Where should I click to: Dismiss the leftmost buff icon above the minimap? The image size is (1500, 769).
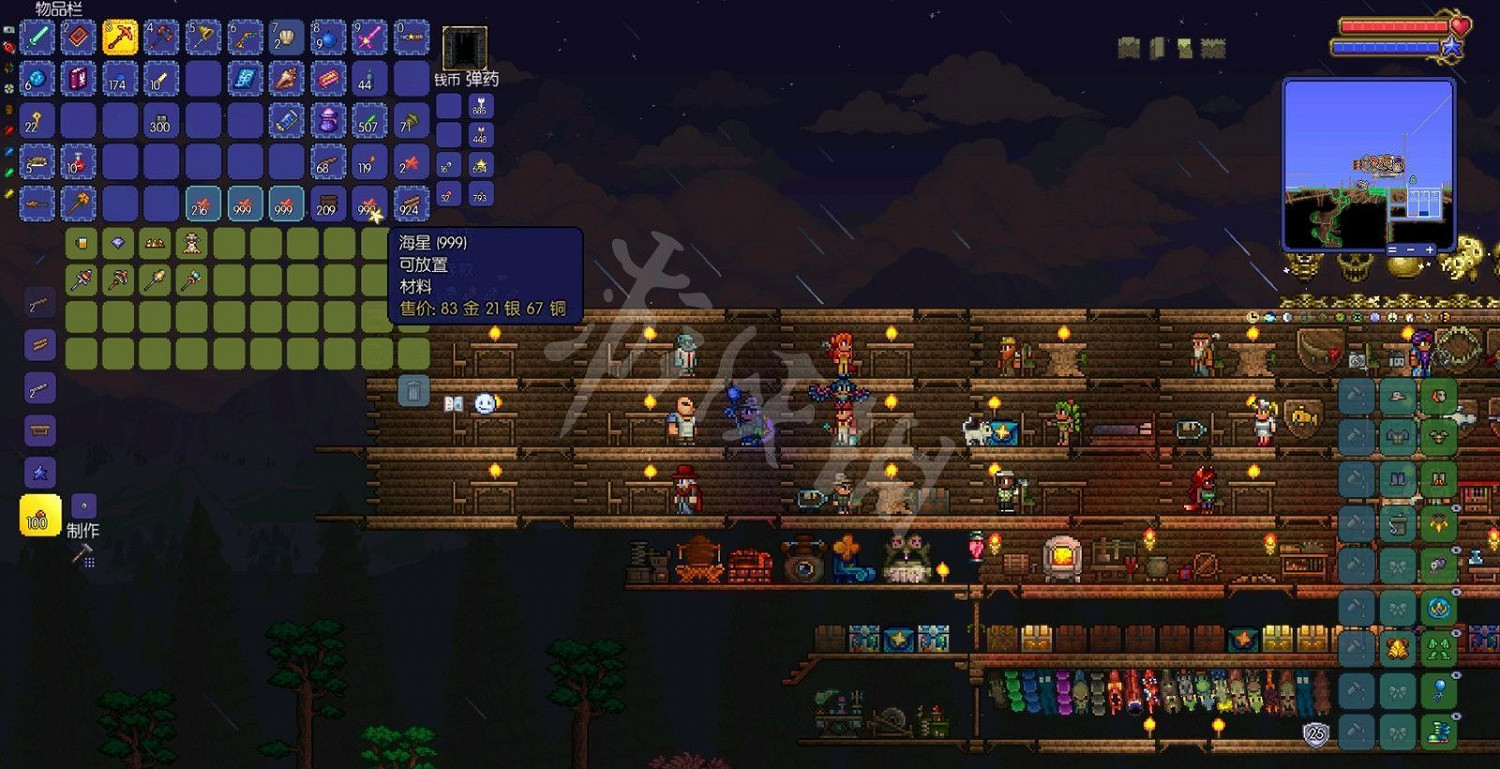click(x=1131, y=46)
